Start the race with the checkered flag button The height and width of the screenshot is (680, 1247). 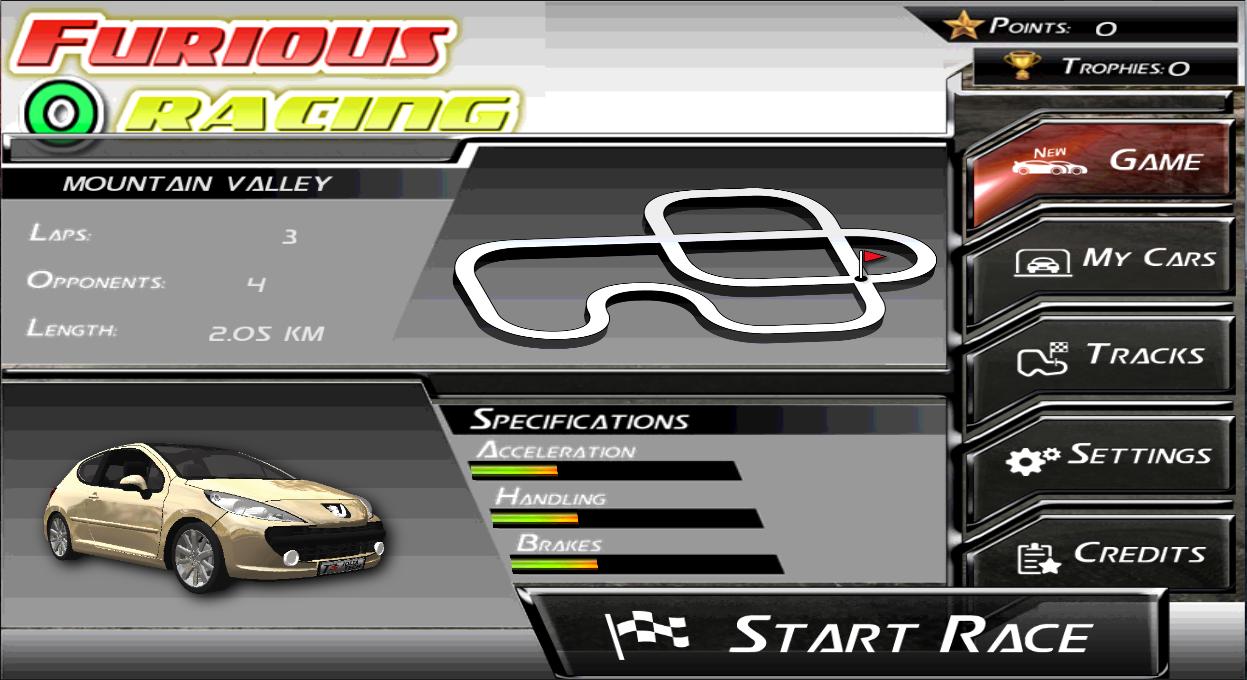tap(850, 636)
